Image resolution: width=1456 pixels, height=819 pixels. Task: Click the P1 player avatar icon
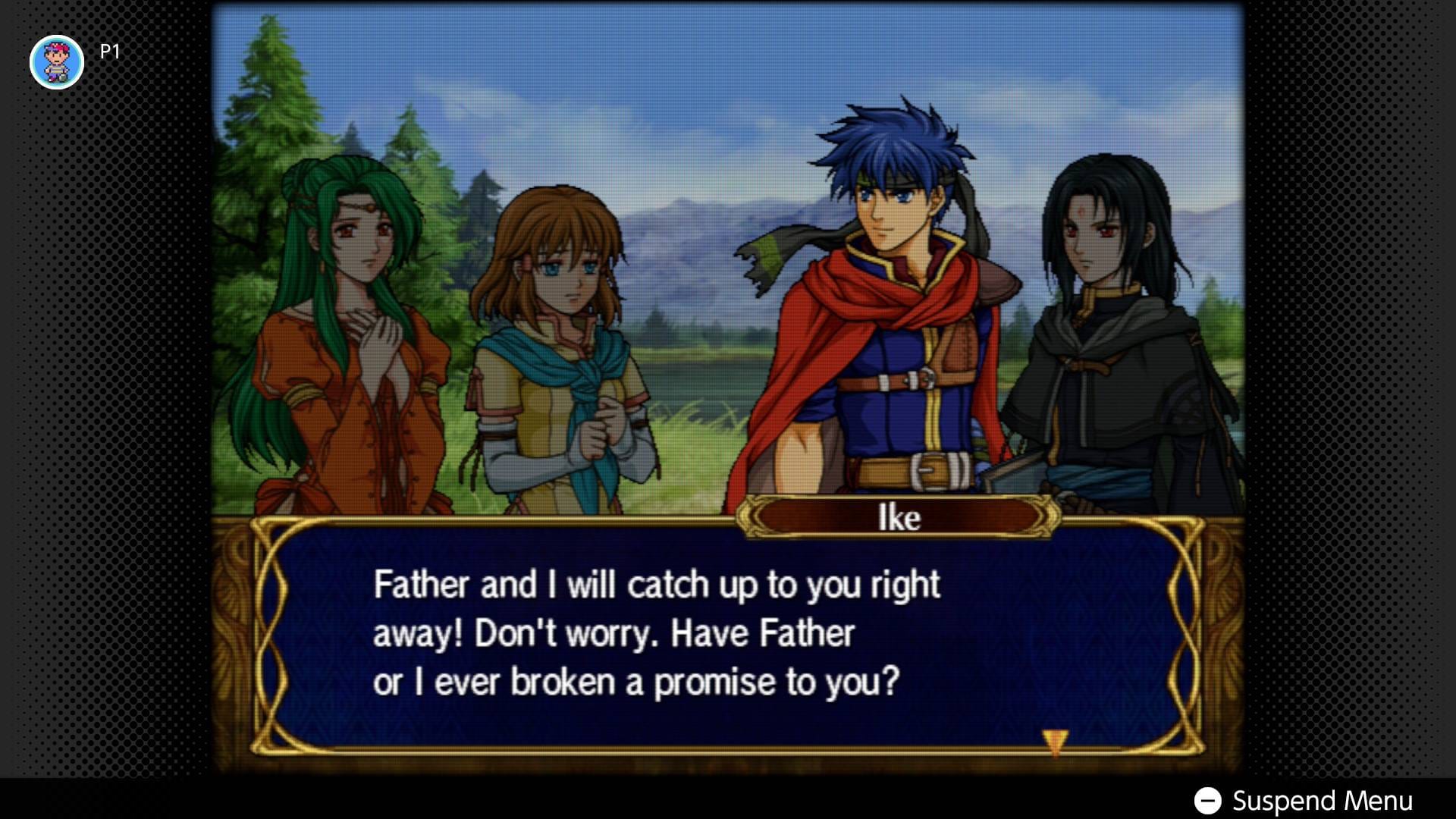click(x=57, y=61)
